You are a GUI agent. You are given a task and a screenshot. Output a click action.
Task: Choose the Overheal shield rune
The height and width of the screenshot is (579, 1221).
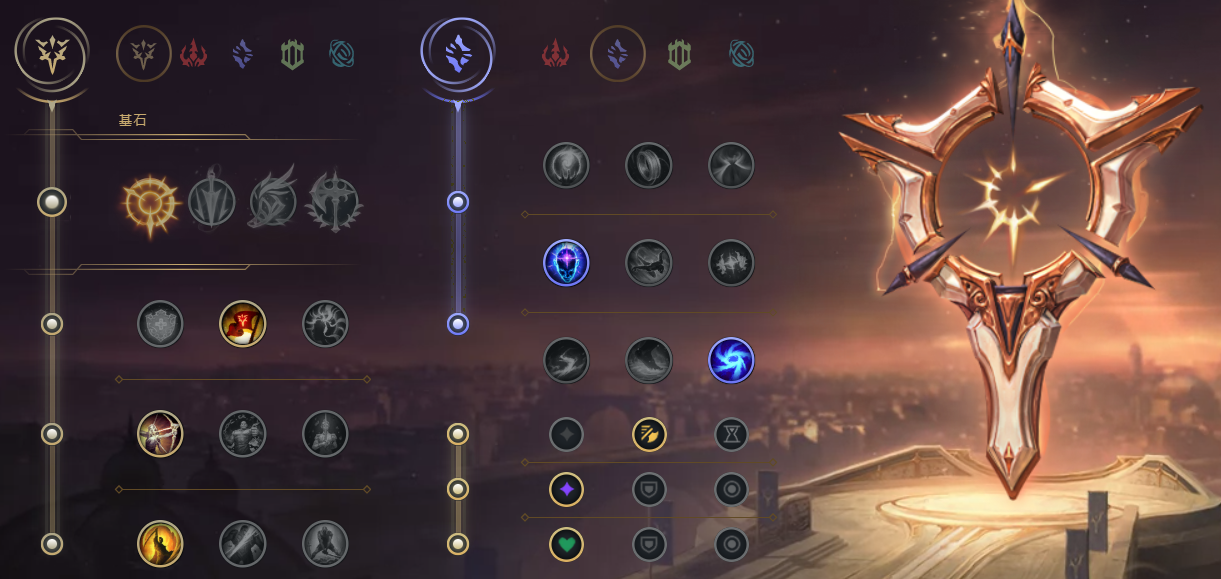coord(160,324)
